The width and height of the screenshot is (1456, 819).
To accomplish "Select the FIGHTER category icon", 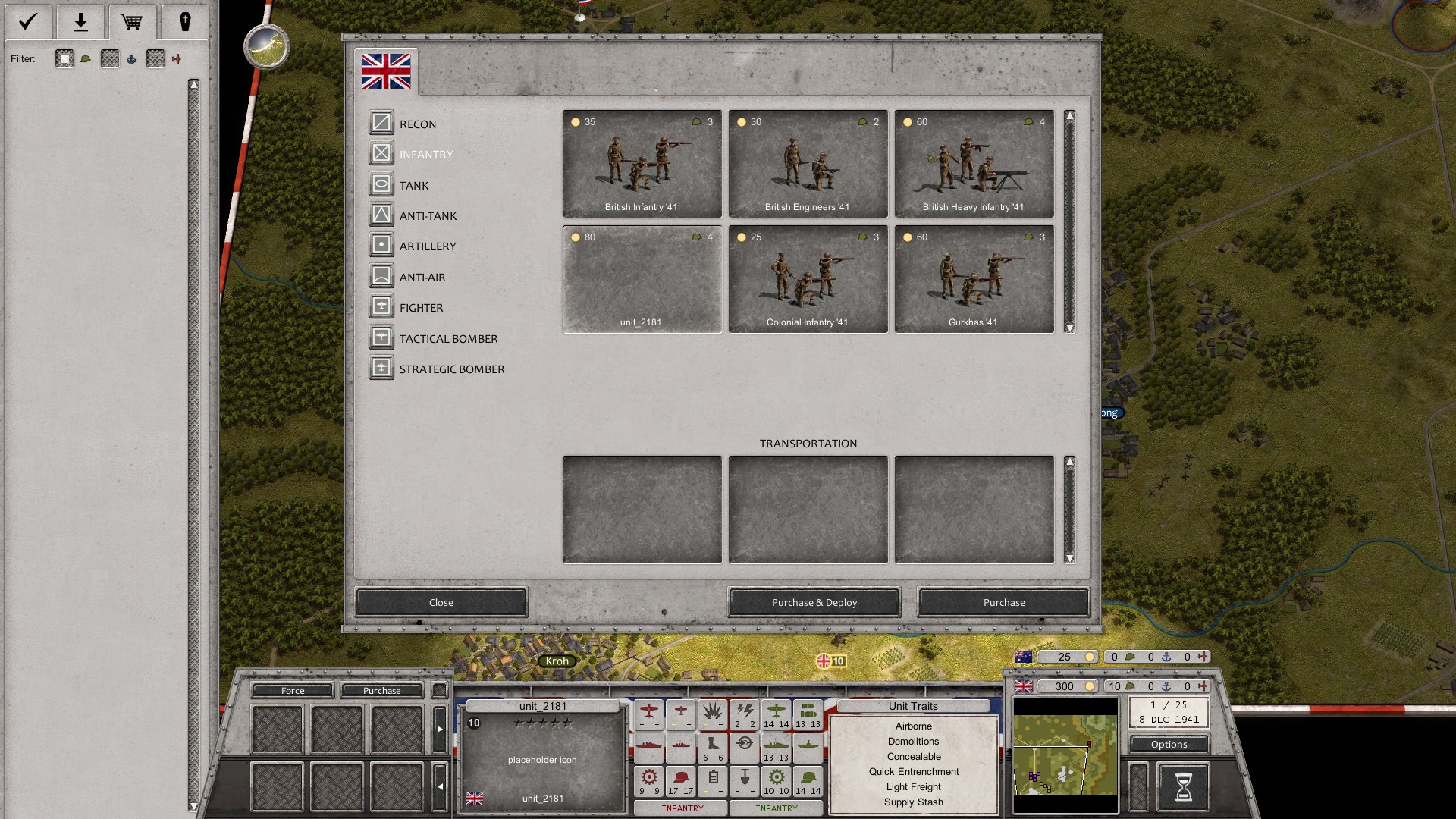I will coord(381,306).
